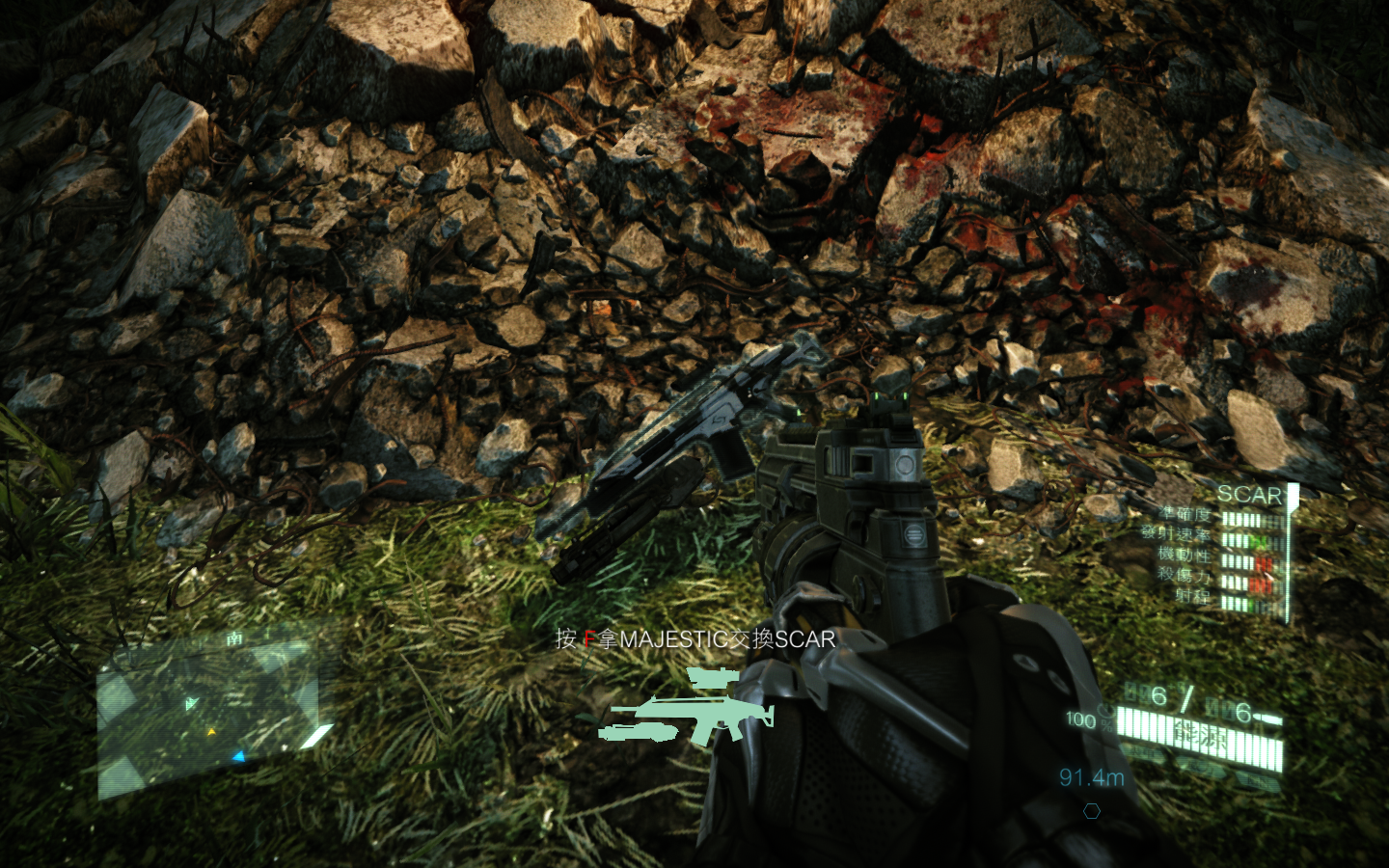This screenshot has height=868, width=1389.
Task: Select the yellow player arrow on the minimap
Action: (x=212, y=732)
